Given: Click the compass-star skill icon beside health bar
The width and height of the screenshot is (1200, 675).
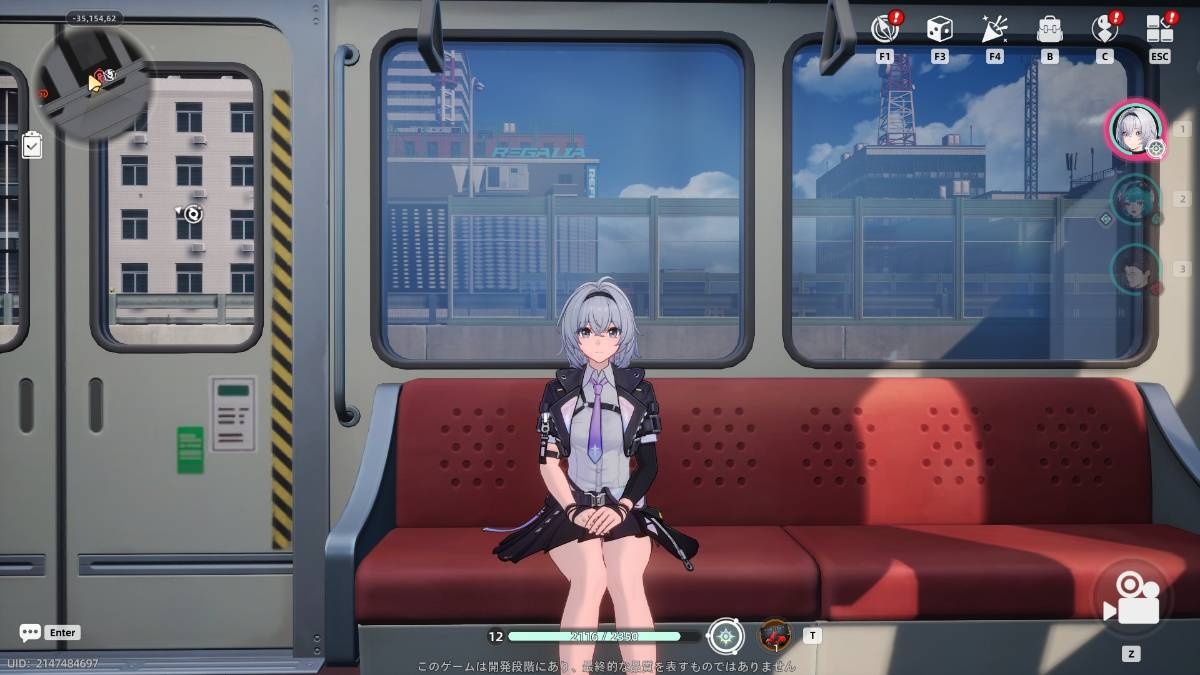Looking at the screenshot, I should click(x=725, y=636).
